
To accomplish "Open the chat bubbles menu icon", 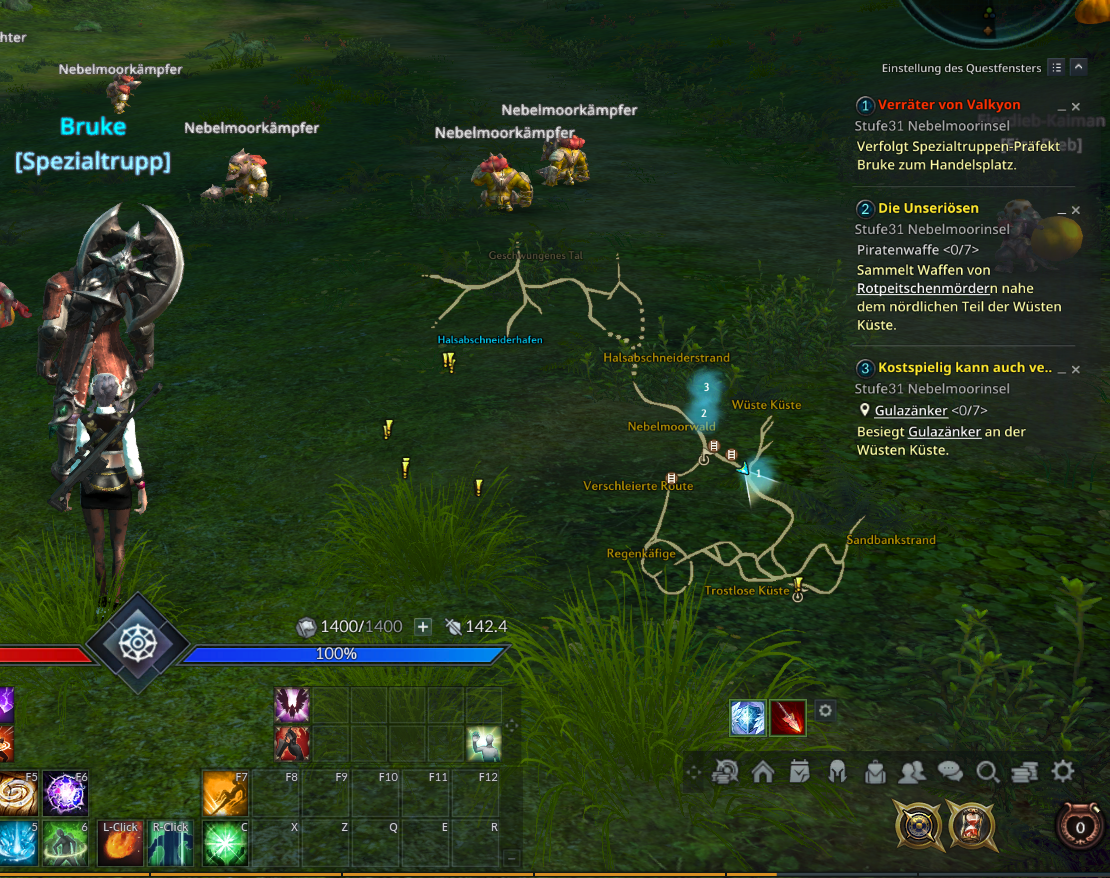I will [x=949, y=771].
